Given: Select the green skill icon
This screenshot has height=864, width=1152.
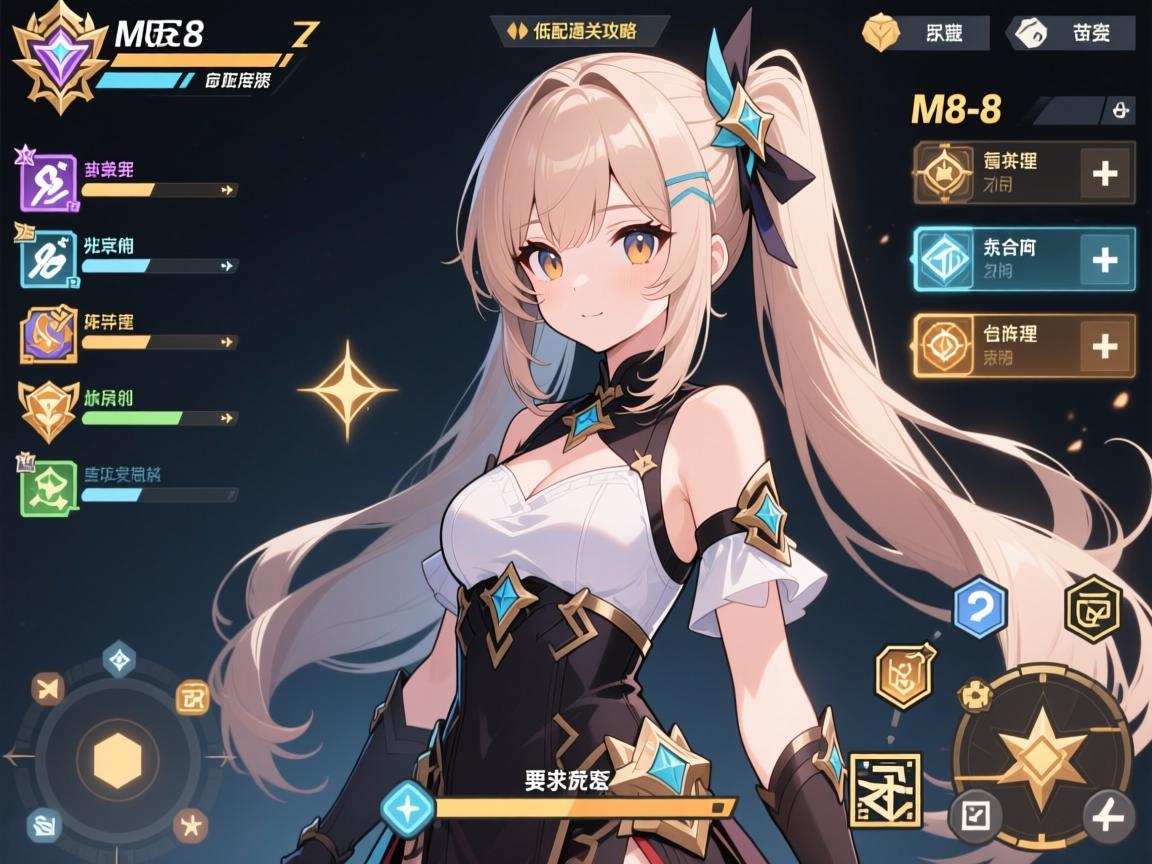Looking at the screenshot, I should click(47, 487).
